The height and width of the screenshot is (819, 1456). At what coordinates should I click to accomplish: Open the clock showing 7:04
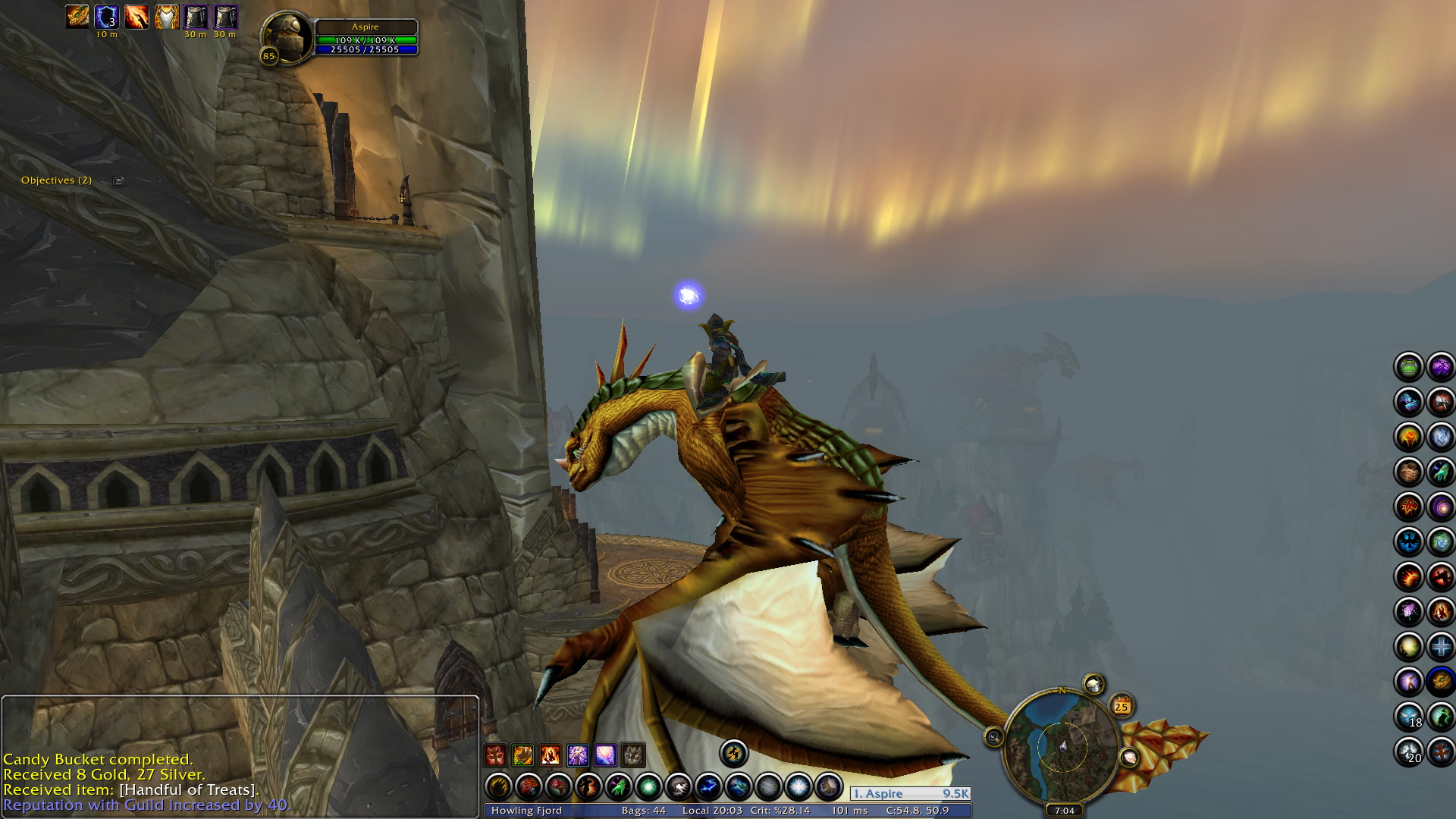coord(1064,810)
